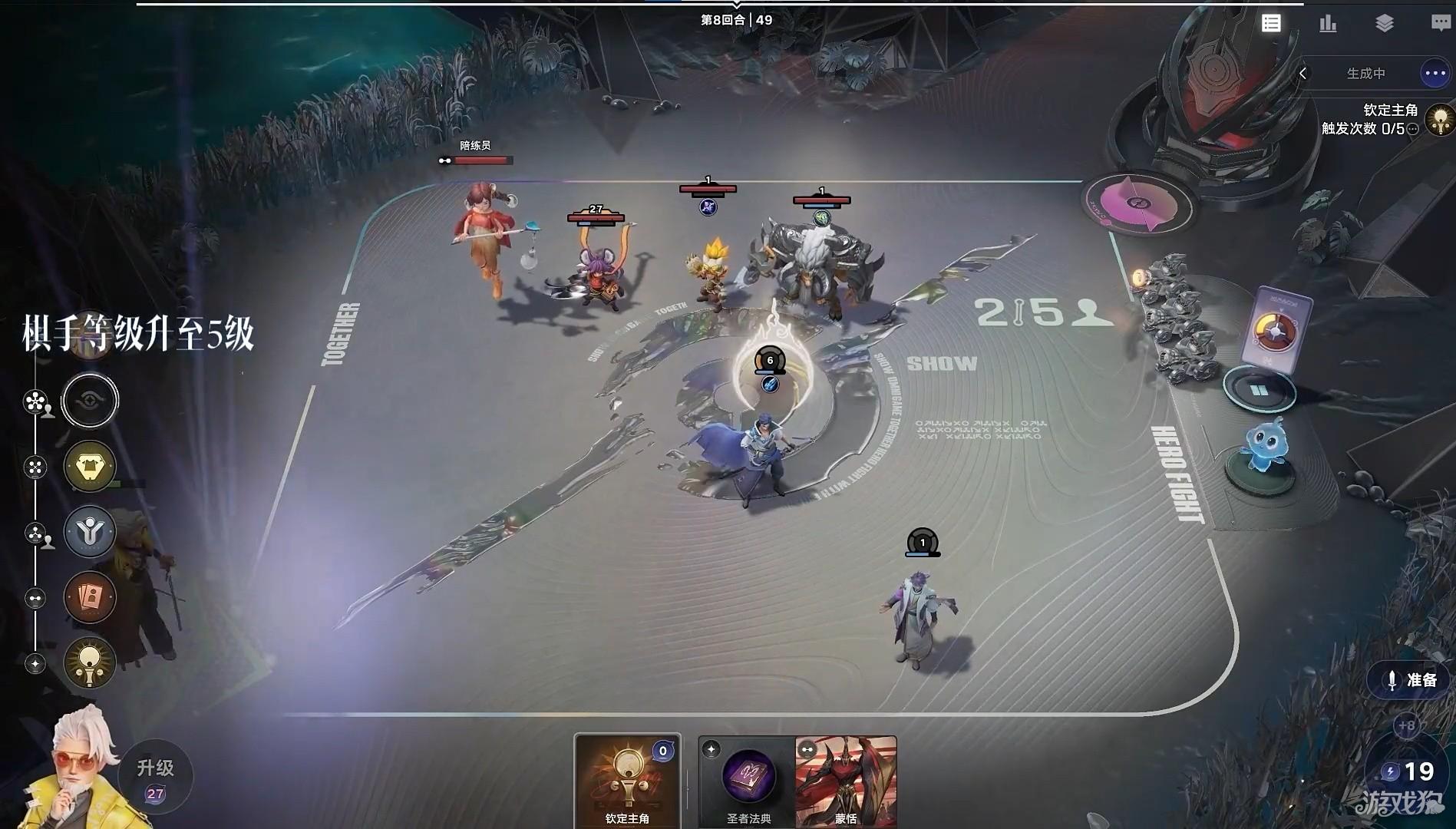This screenshot has height=829, width=1456.
Task: Click the coin counter showing 19
Action: (1409, 771)
